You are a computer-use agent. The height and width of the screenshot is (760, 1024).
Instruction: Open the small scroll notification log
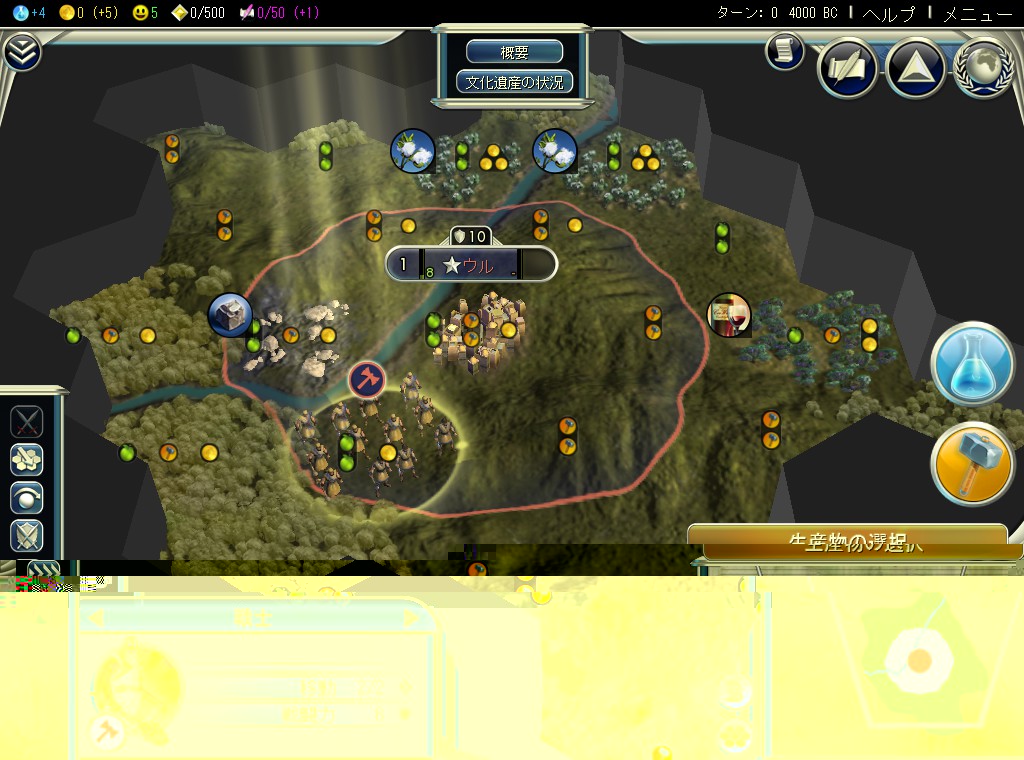(785, 51)
